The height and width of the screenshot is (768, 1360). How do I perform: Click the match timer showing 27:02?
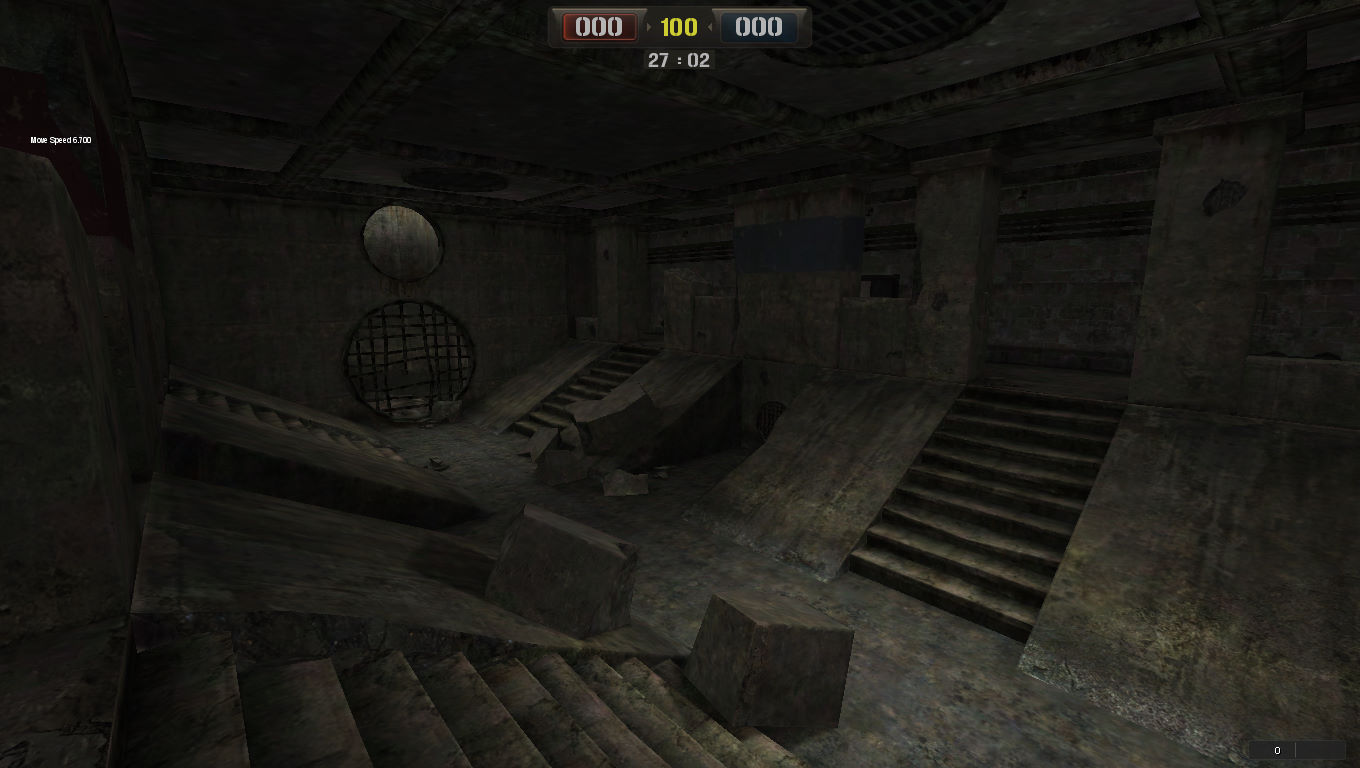pyautogui.click(x=679, y=60)
